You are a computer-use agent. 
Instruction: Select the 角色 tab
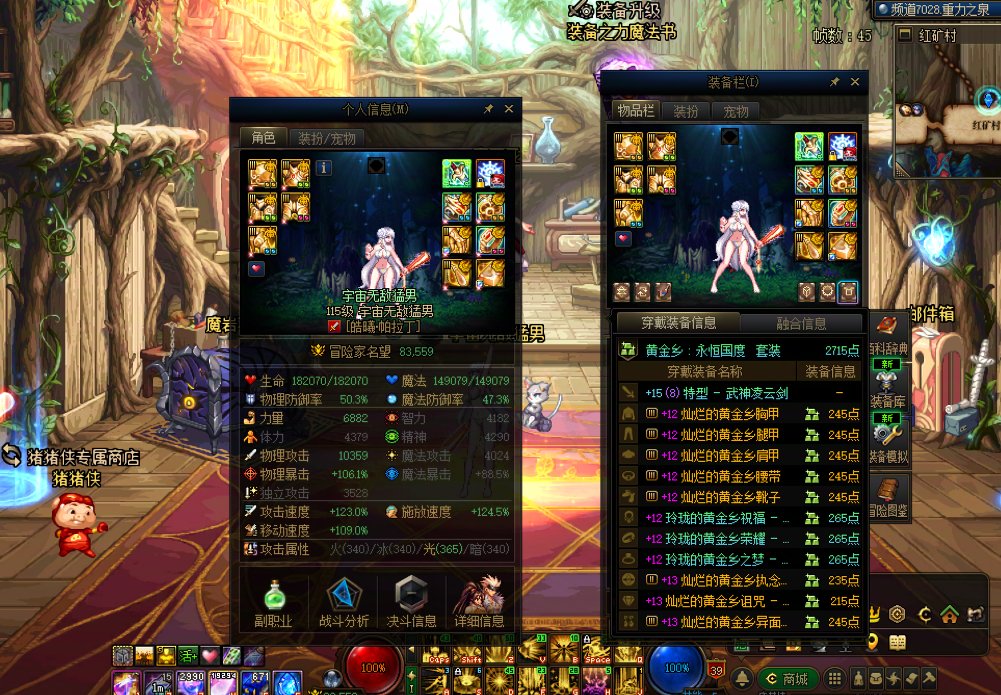tap(262, 138)
